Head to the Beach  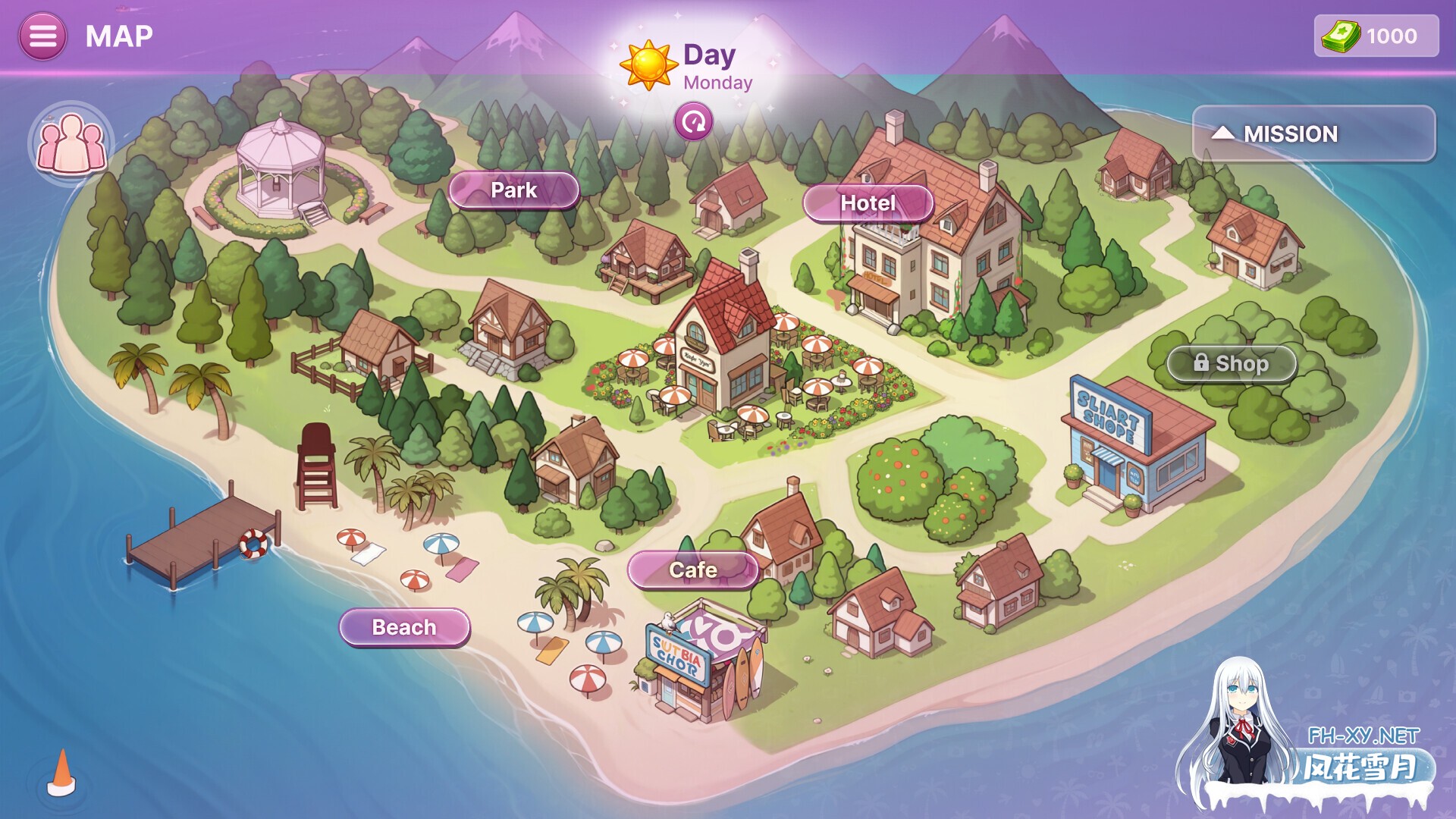pos(404,628)
